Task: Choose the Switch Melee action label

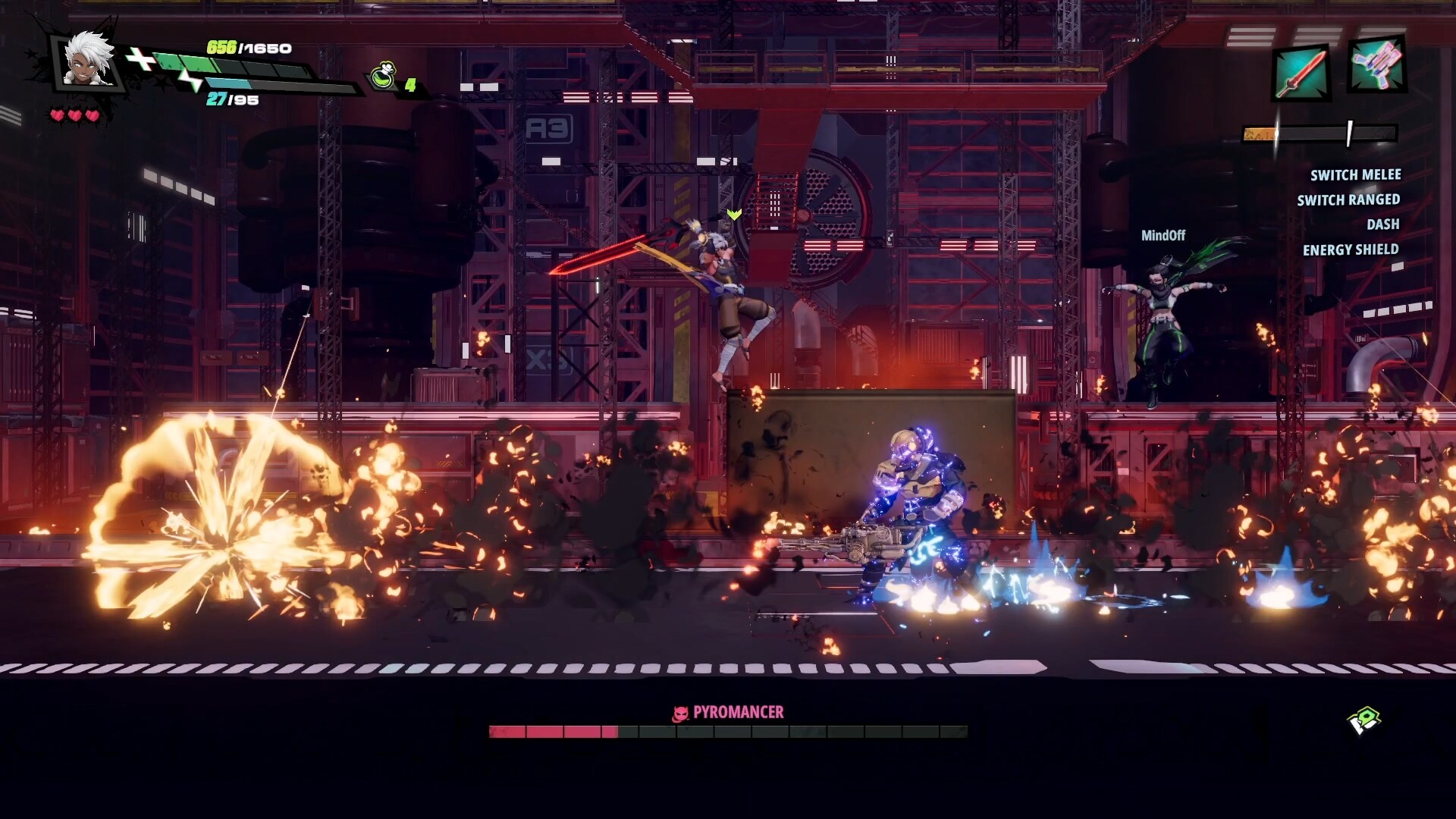Action: (x=1355, y=175)
